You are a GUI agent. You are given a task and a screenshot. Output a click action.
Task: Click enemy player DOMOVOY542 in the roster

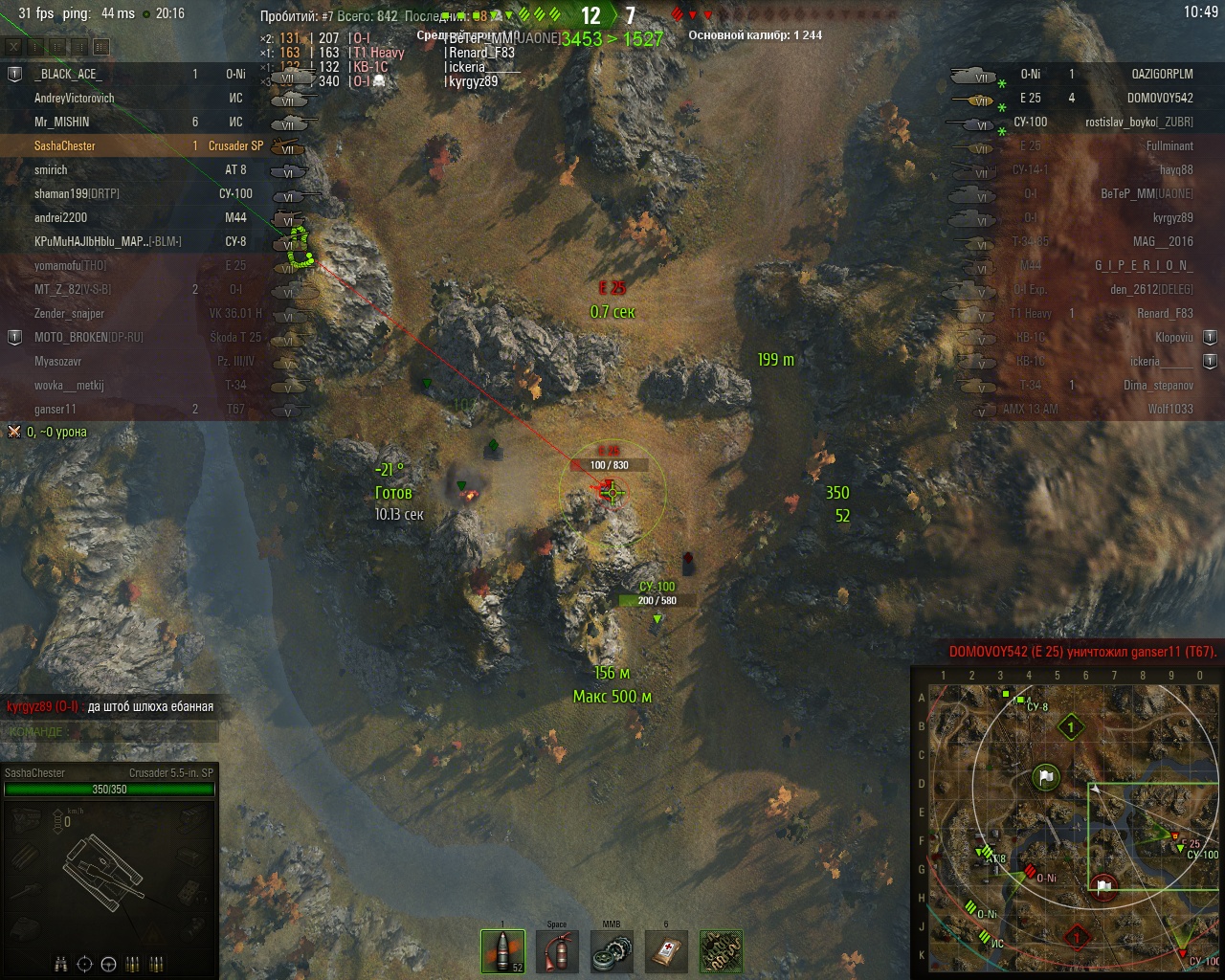1160,98
